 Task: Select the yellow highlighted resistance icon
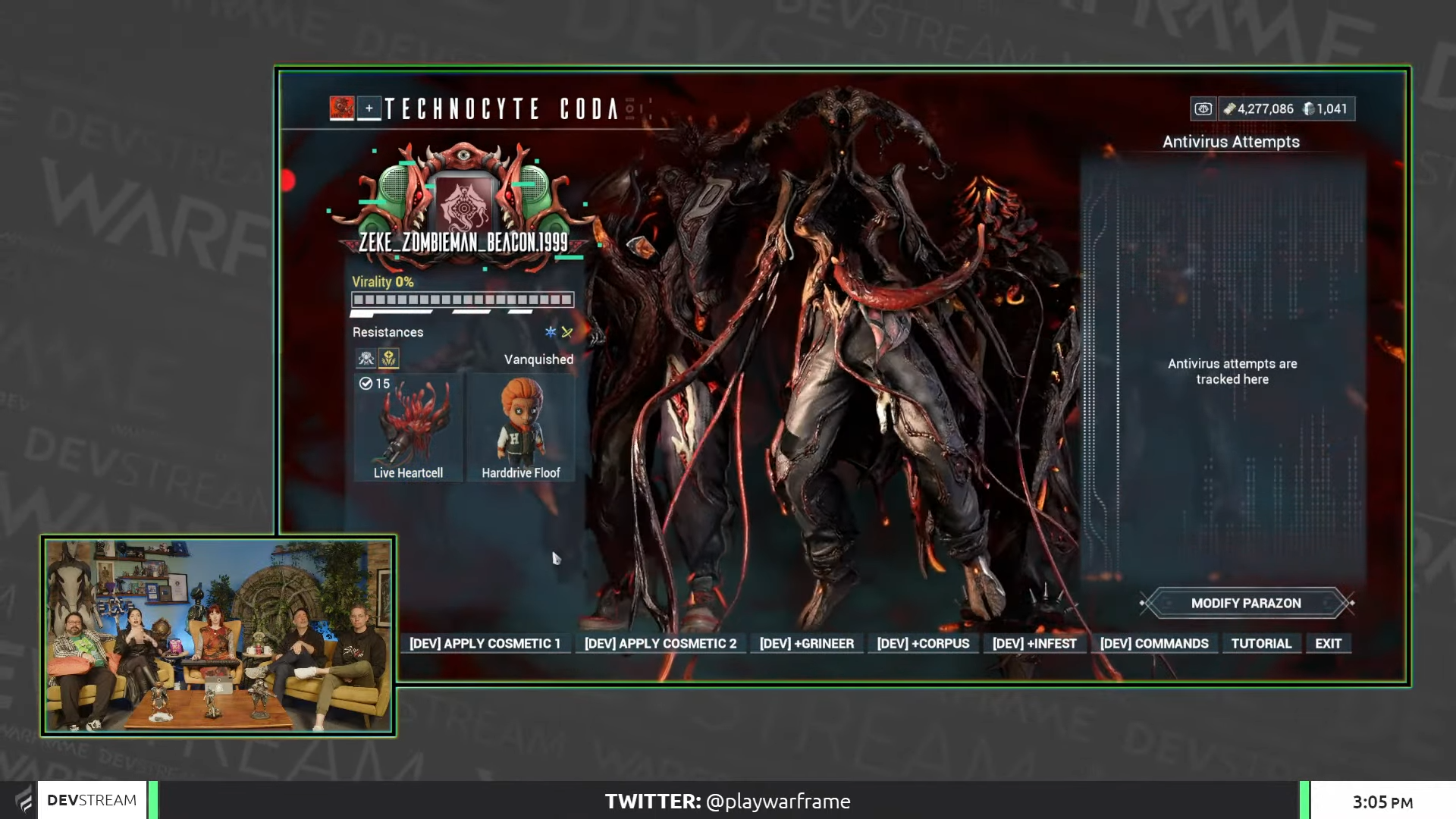pos(389,358)
